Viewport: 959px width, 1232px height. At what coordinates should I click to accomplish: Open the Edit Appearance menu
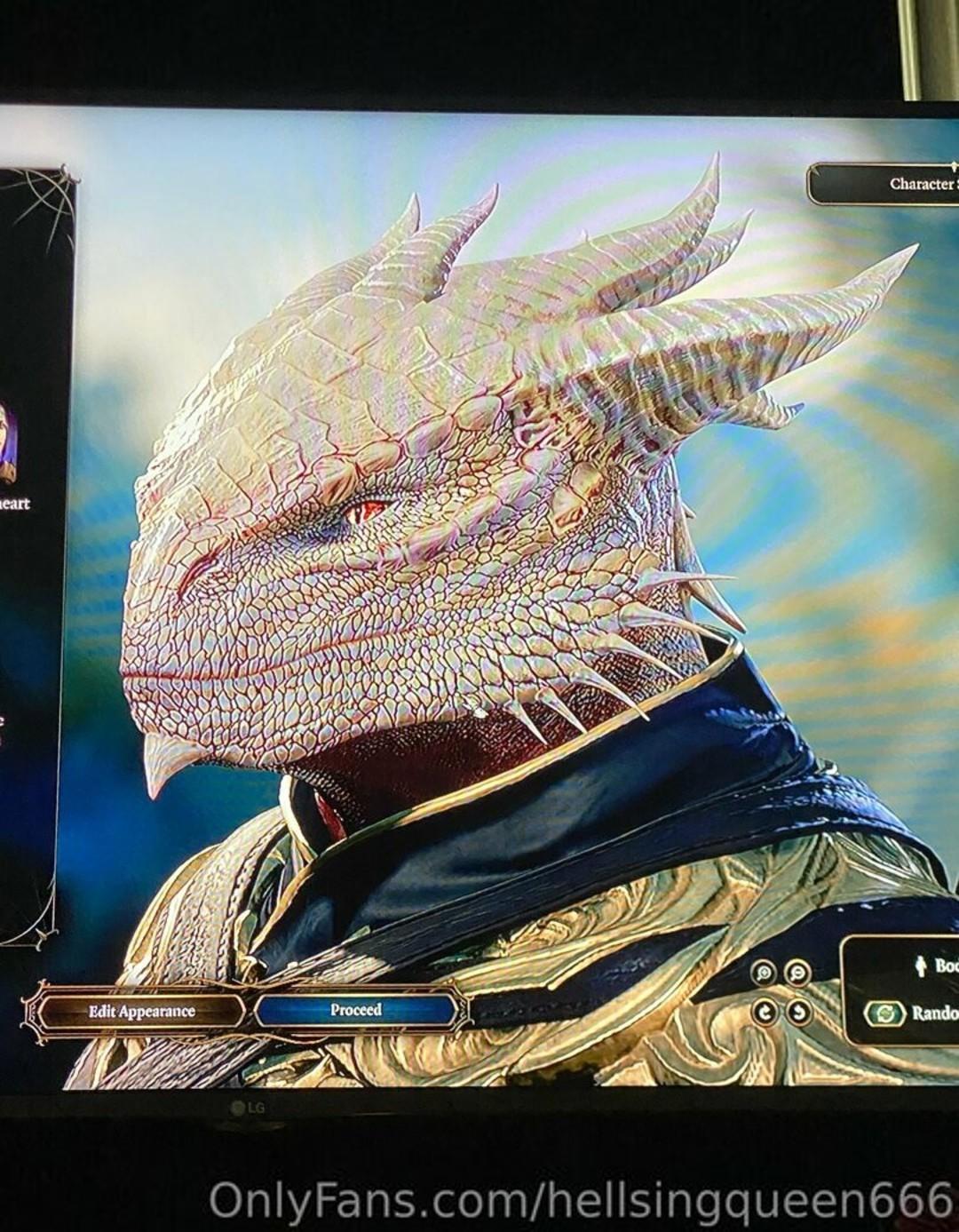point(141,1011)
